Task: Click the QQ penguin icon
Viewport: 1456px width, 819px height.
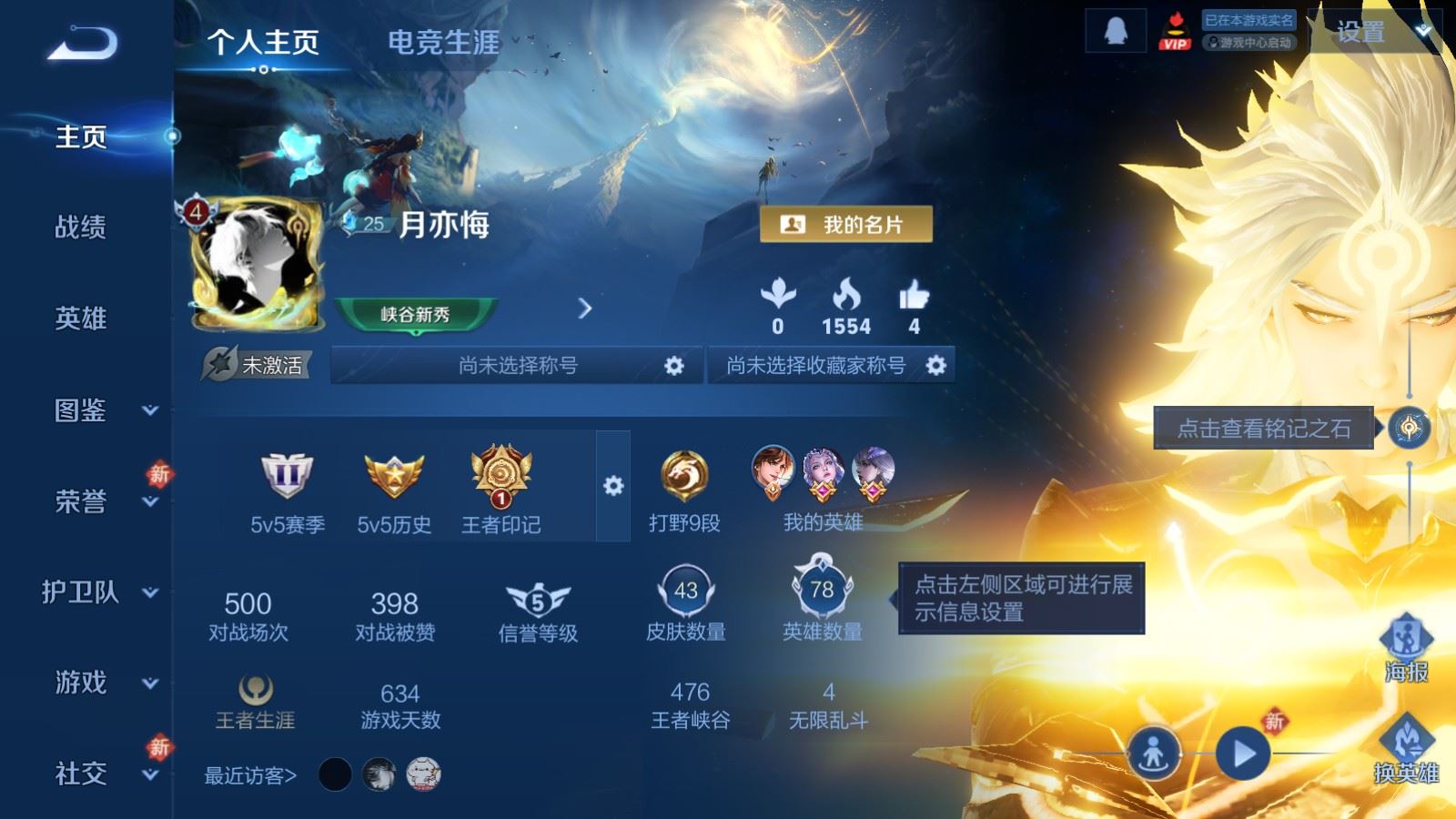Action: coord(1115,32)
